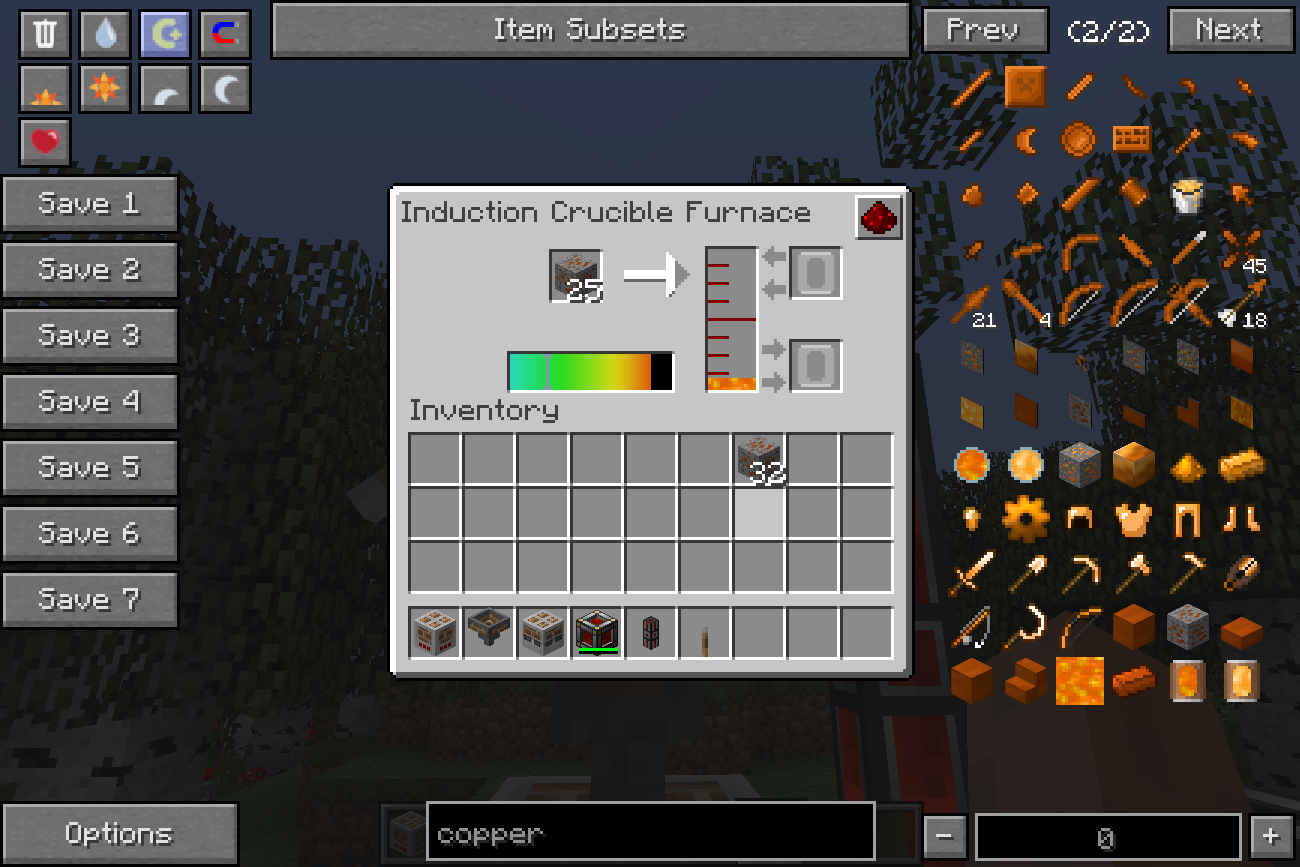Focus the search box containing copper
The width and height of the screenshot is (1300, 867).
[650, 832]
